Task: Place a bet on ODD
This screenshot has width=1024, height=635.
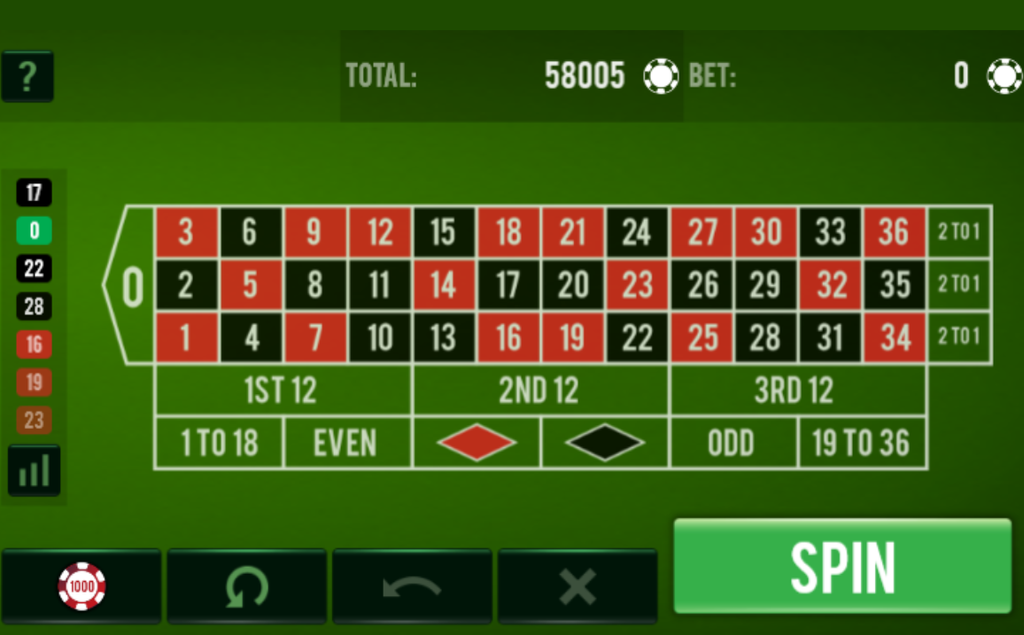Action: pyautogui.click(x=733, y=443)
